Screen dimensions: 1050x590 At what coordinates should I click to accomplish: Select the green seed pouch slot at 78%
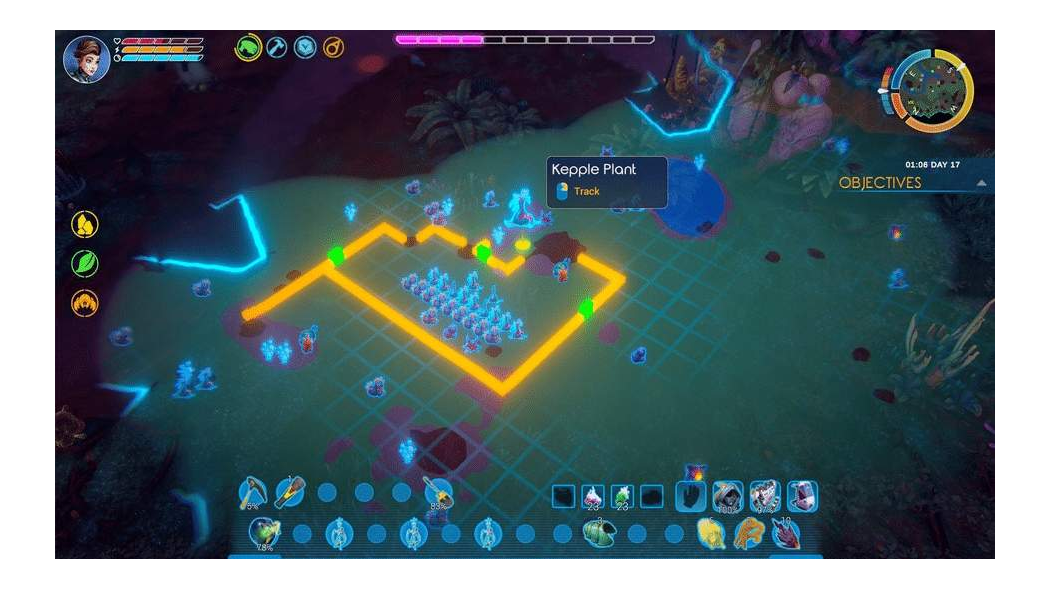tap(263, 533)
